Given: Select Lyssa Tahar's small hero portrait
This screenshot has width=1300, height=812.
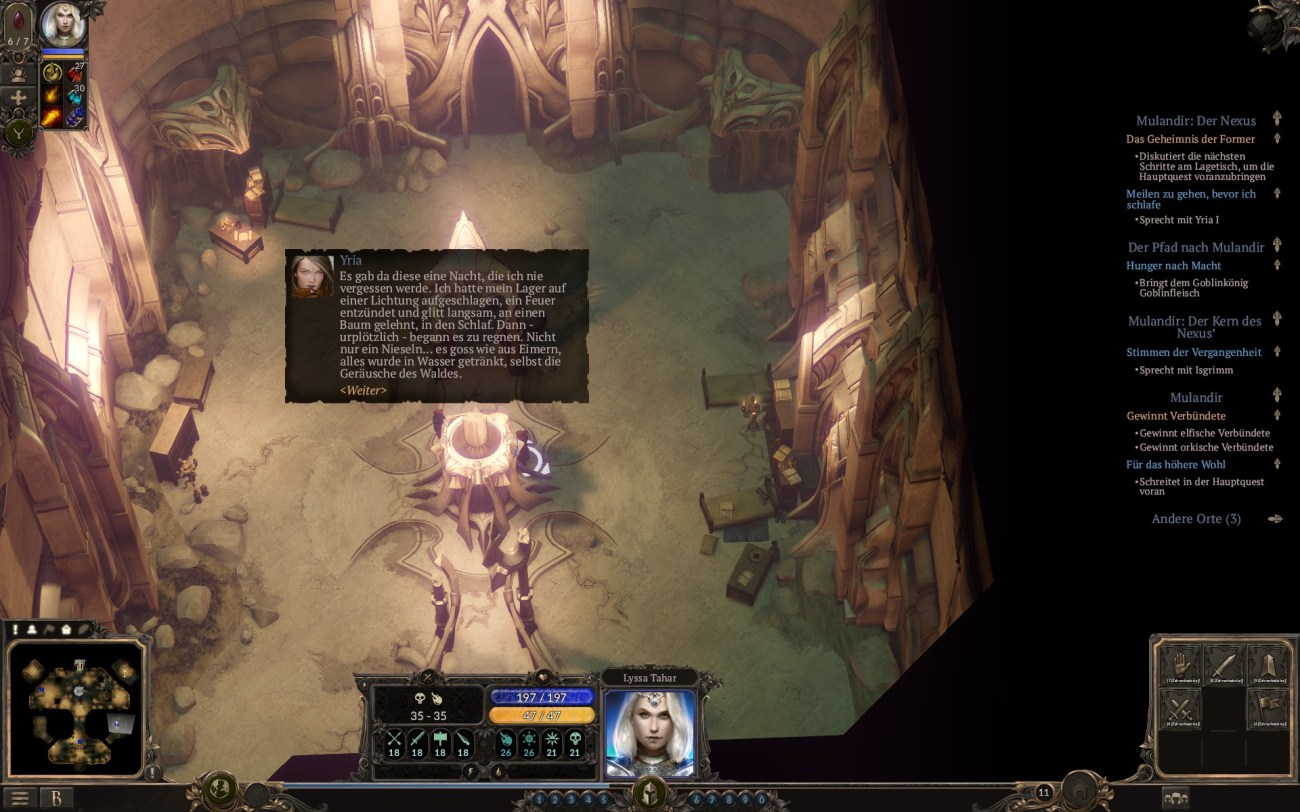Looking at the screenshot, I should (62, 24).
